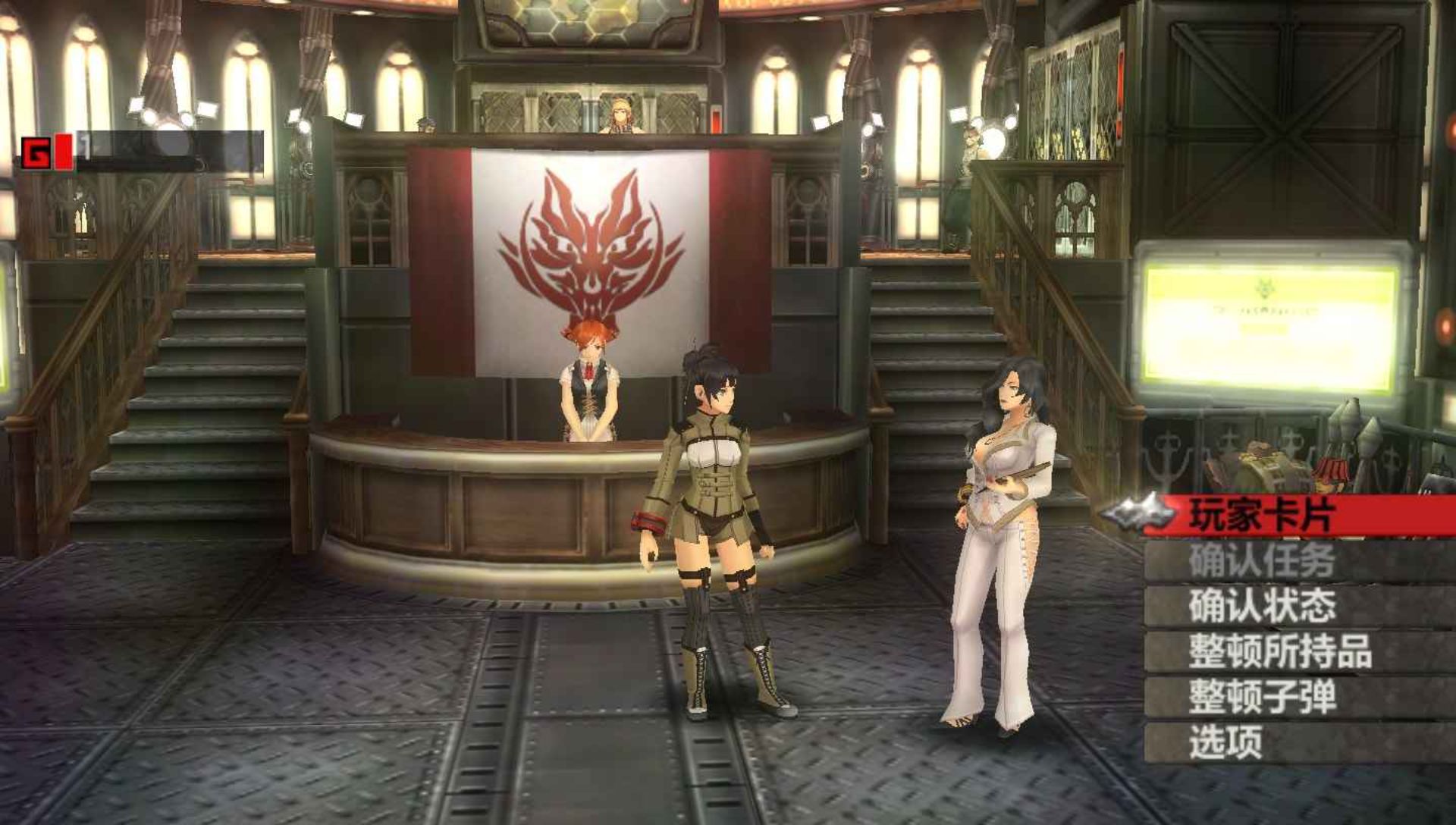Open the 选项 settings entry

(x=1225, y=742)
